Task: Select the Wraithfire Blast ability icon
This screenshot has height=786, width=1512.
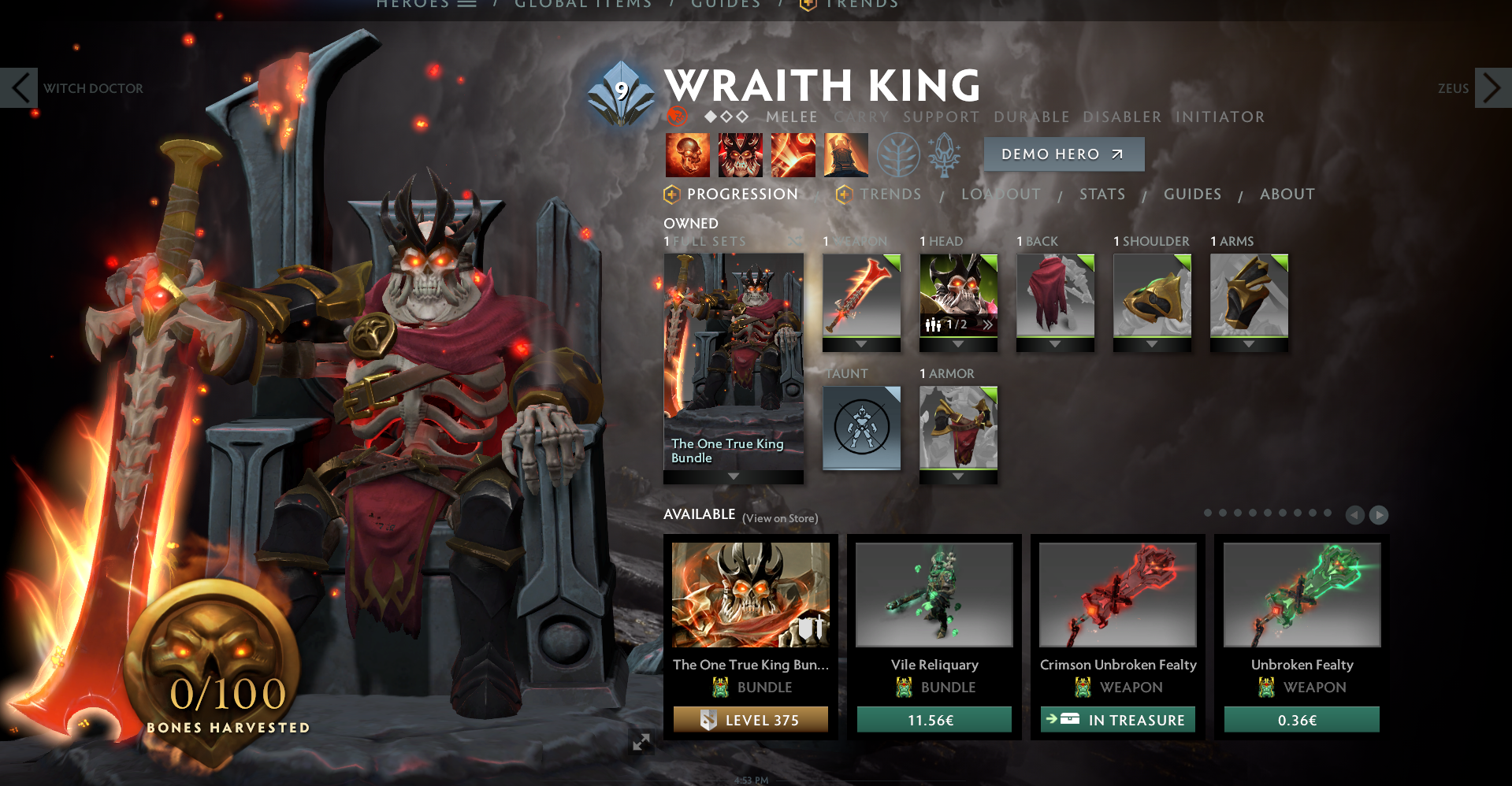Action: point(687,155)
